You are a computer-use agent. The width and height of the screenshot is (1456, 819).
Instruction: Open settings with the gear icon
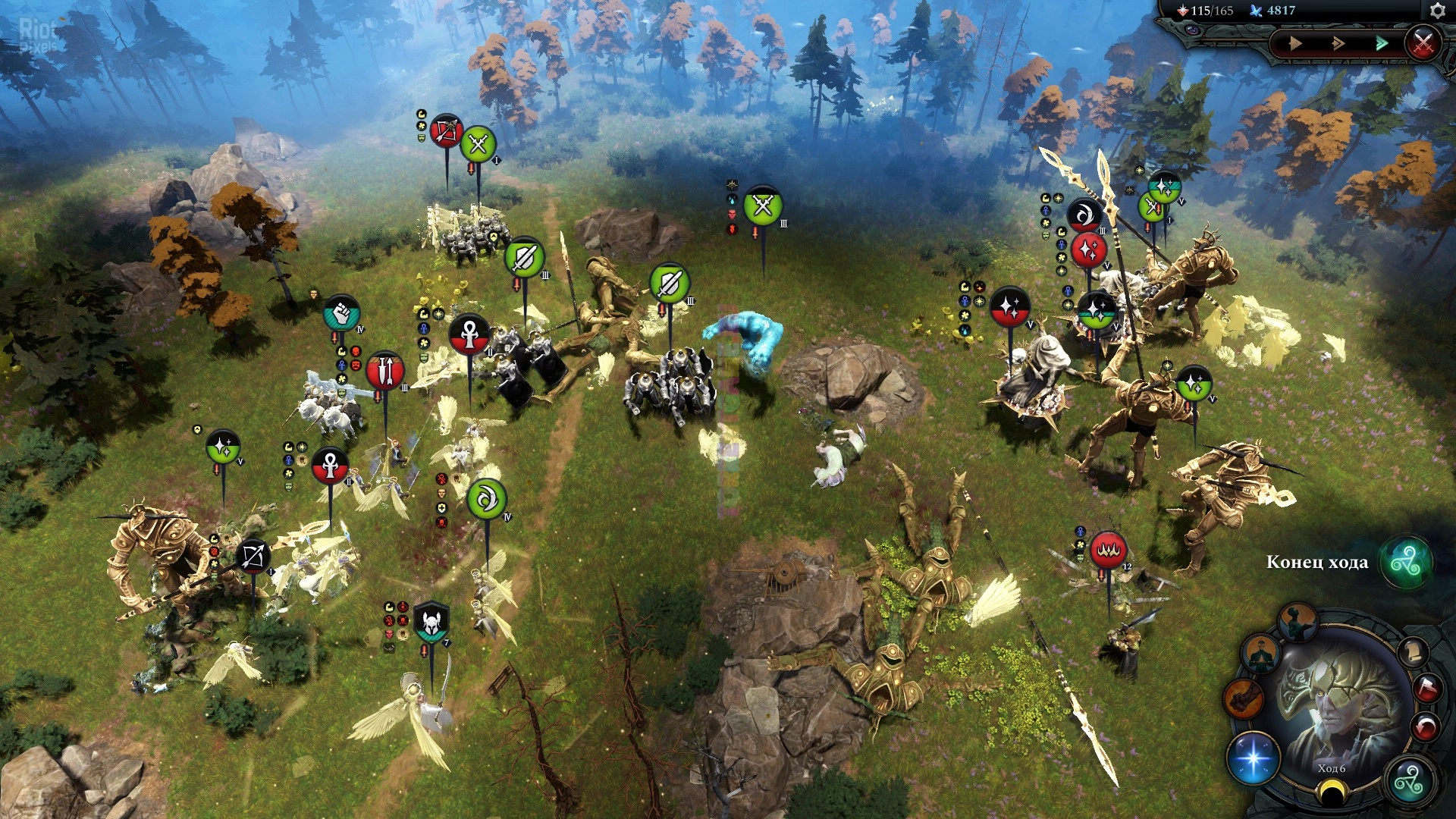coord(1437,11)
